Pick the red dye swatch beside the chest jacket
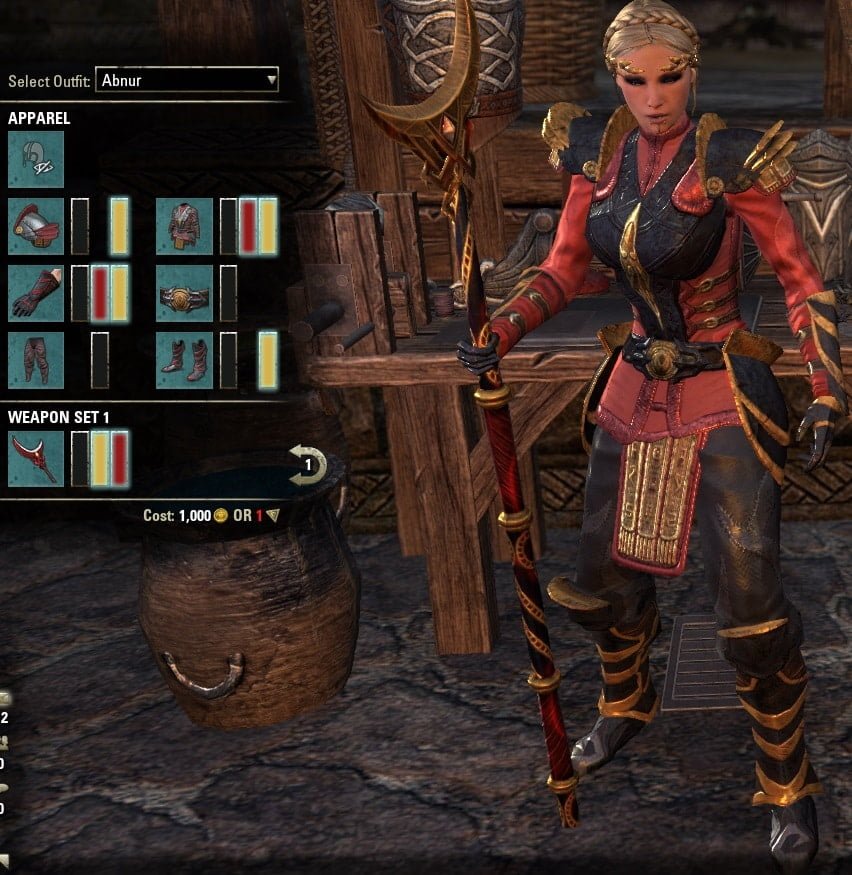This screenshot has height=875, width=852. click(x=248, y=226)
